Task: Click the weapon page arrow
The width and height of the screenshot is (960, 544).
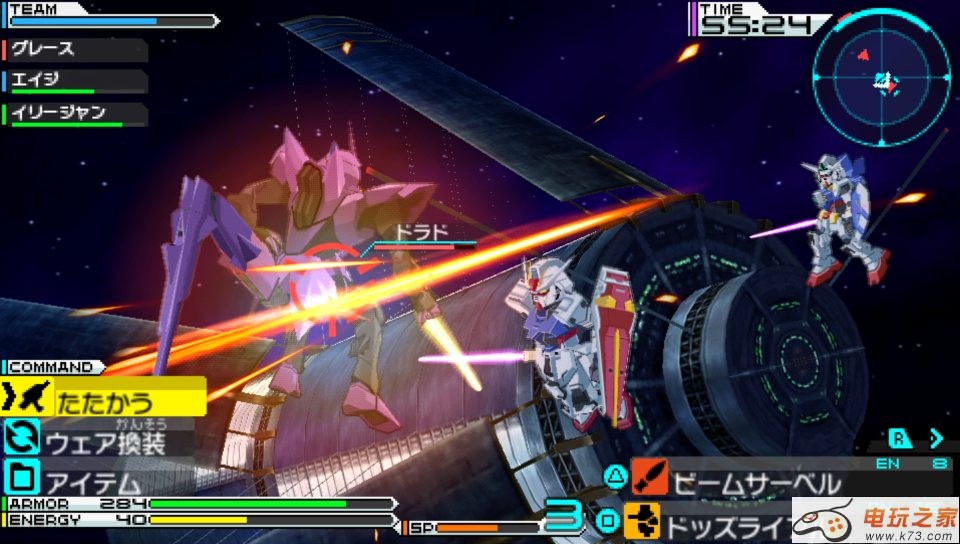Action: (x=936, y=437)
